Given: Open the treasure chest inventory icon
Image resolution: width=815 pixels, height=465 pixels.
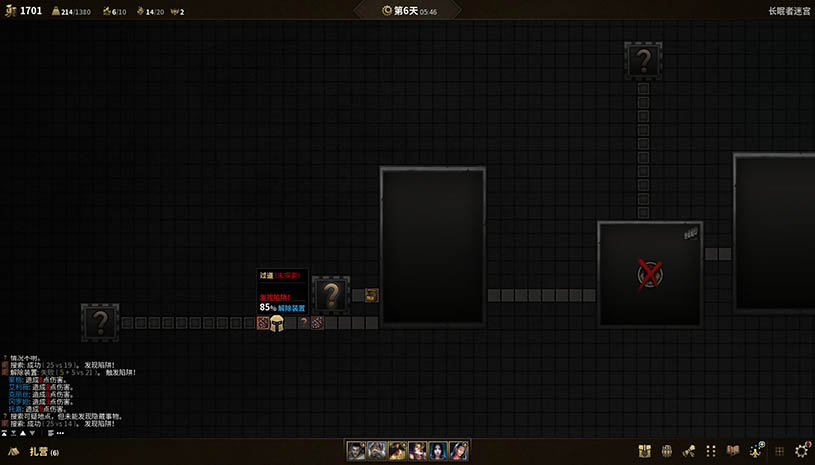Looking at the screenshot, I should pyautogui.click(x=645, y=451).
